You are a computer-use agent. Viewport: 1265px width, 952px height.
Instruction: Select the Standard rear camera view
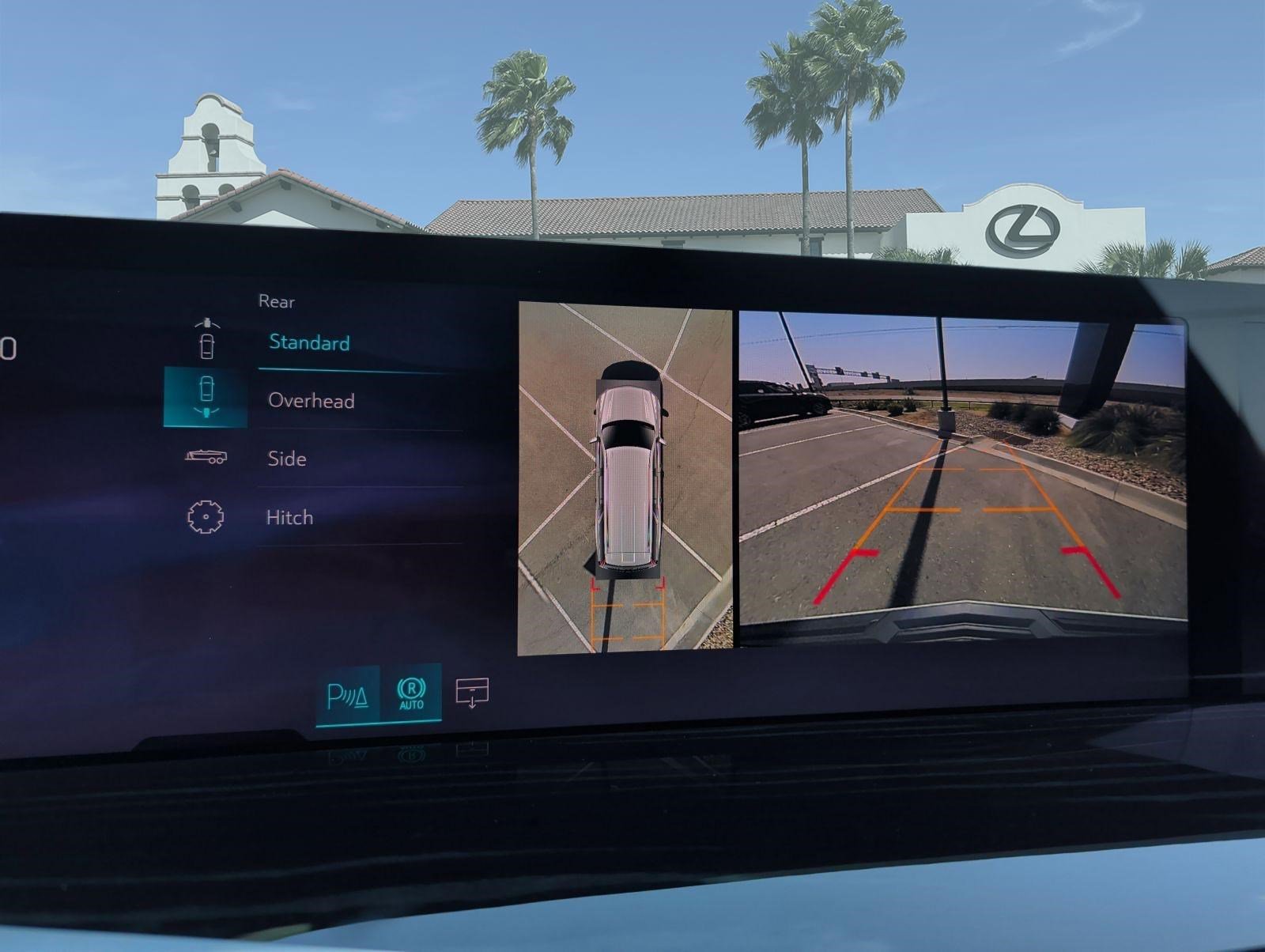310,343
